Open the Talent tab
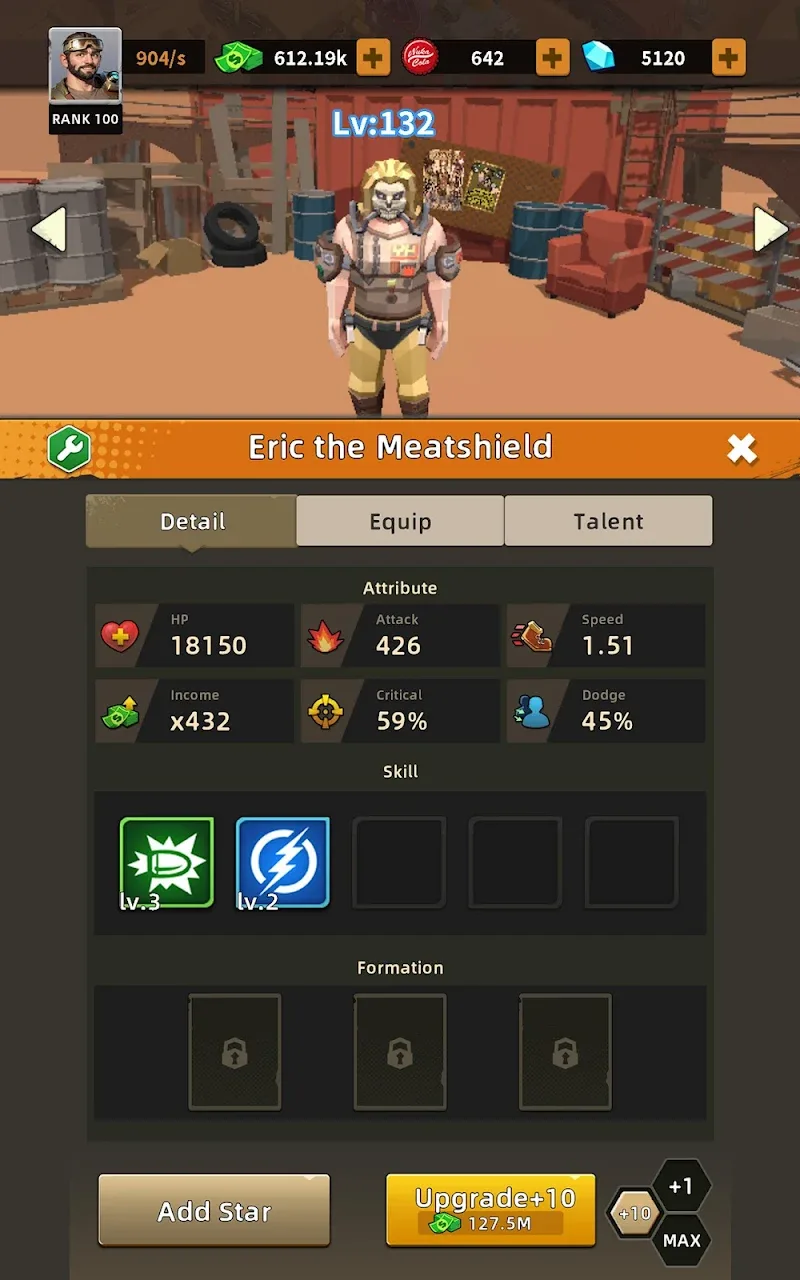Image resolution: width=800 pixels, height=1280 pixels. click(x=608, y=521)
